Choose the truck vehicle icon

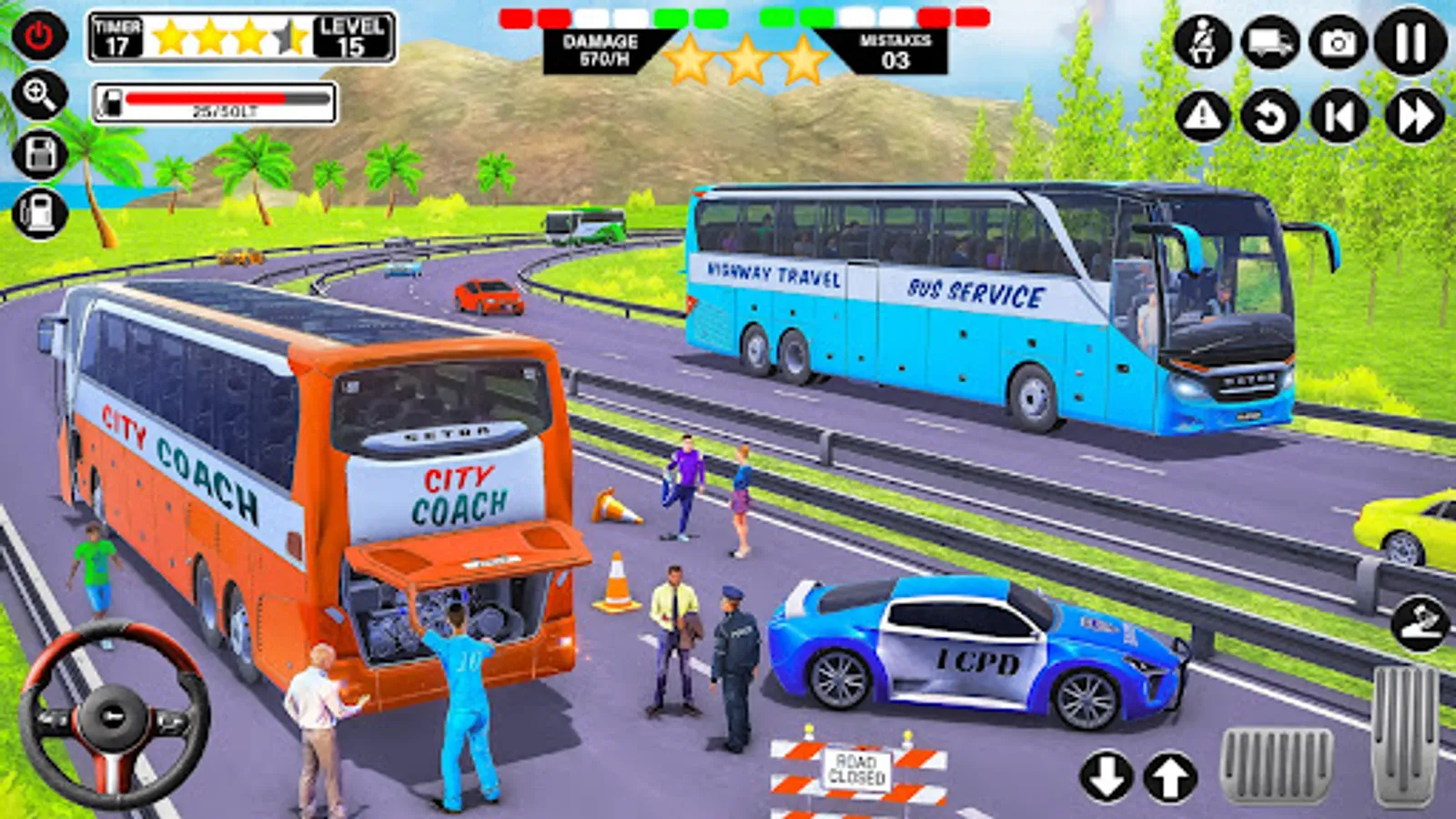click(x=1270, y=42)
